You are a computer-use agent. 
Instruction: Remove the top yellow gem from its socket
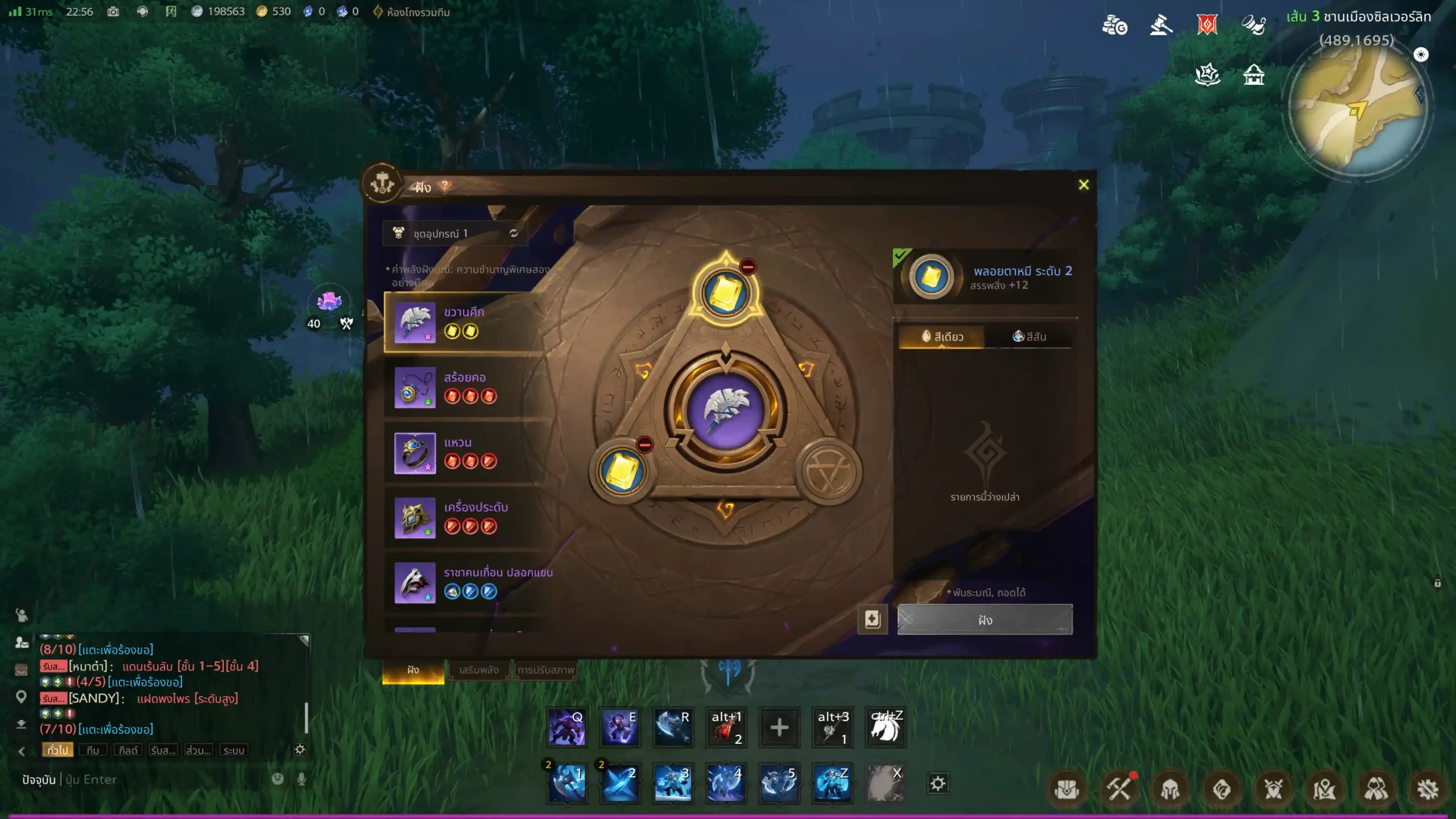747,266
